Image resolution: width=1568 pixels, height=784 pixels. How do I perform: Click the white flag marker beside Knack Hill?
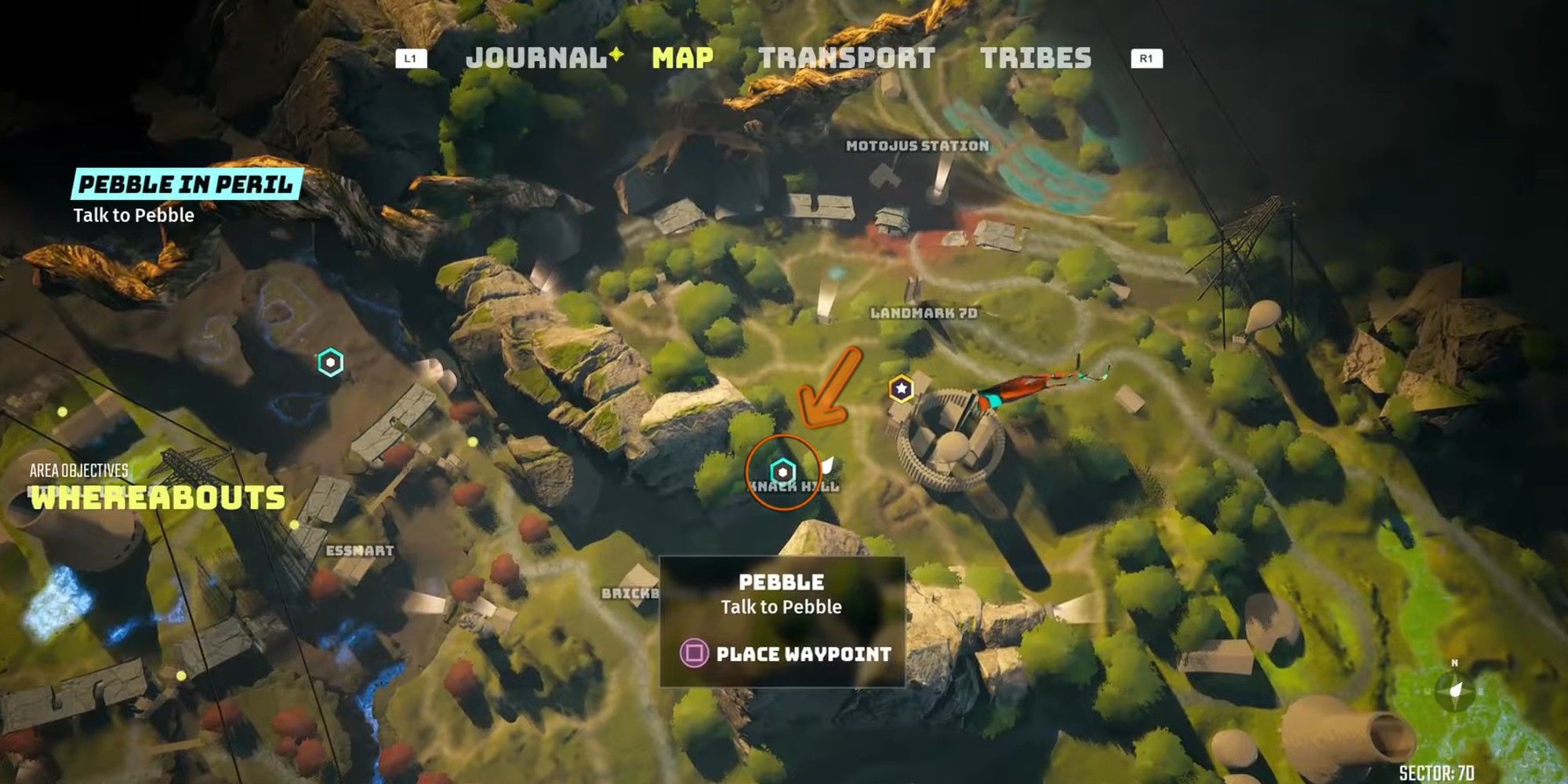coord(827,466)
